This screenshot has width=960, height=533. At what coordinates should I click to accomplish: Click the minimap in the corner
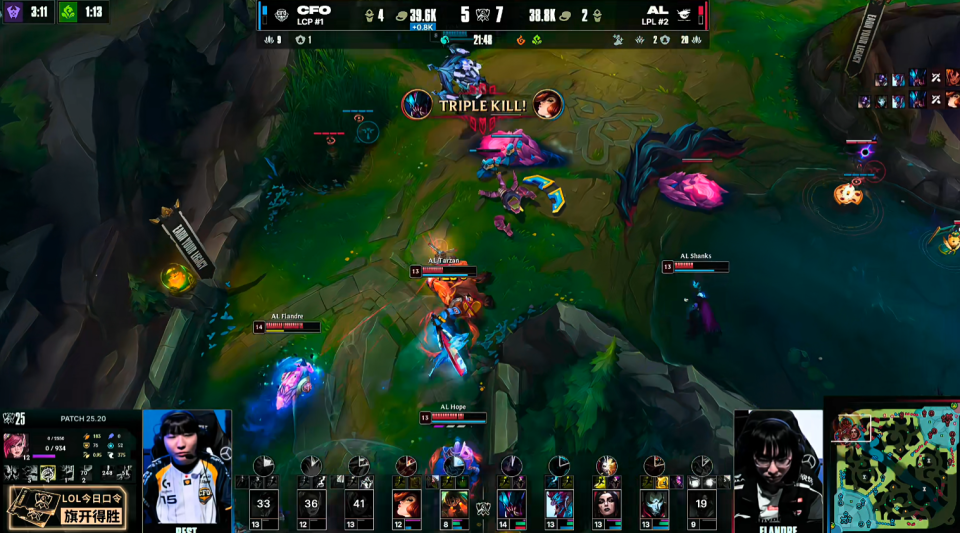tap(891, 466)
